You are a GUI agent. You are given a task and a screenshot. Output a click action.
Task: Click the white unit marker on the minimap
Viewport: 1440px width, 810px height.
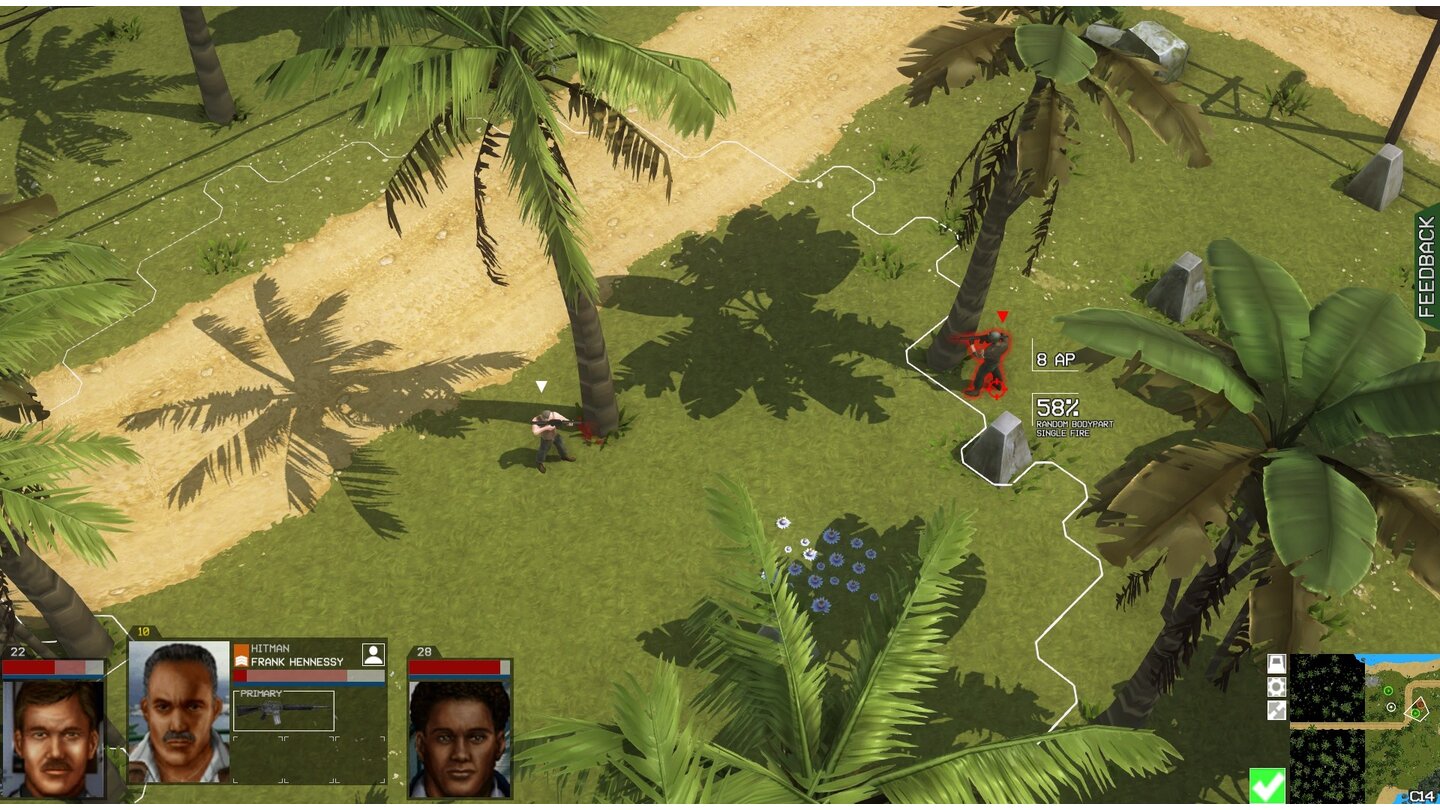click(1391, 707)
